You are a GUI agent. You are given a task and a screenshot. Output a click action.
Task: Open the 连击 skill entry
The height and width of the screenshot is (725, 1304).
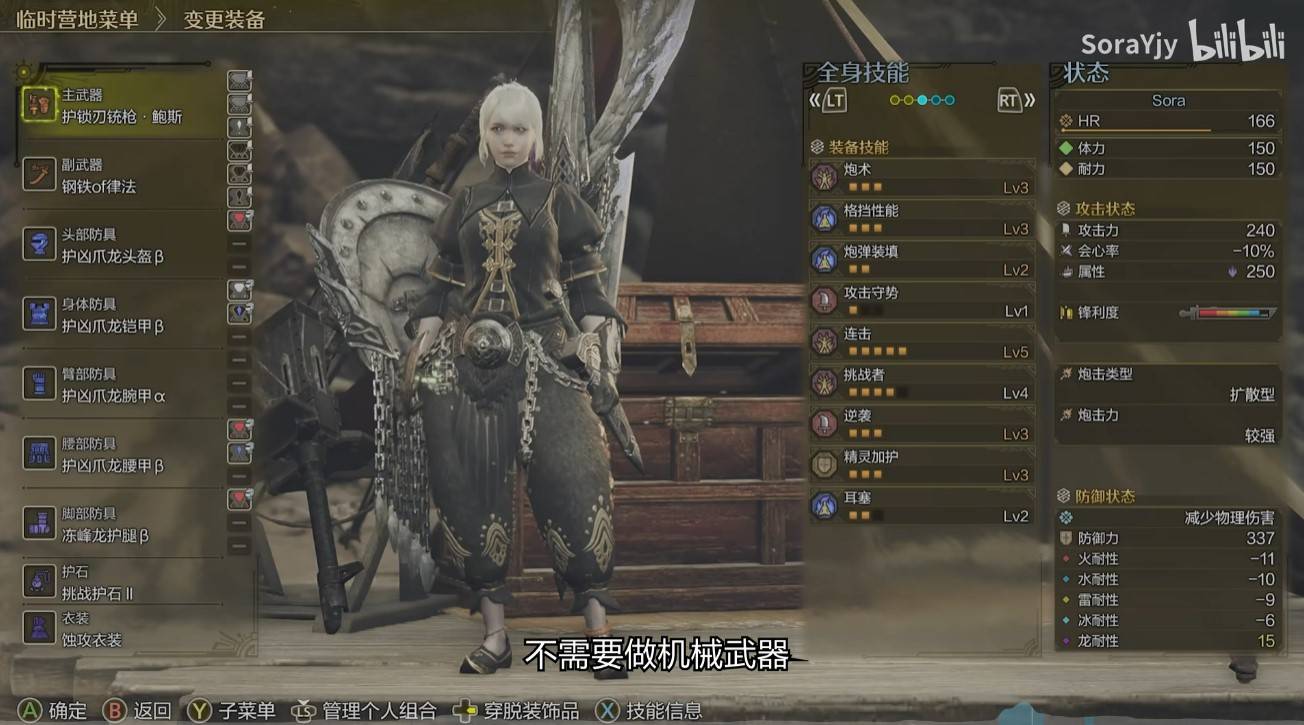922,342
